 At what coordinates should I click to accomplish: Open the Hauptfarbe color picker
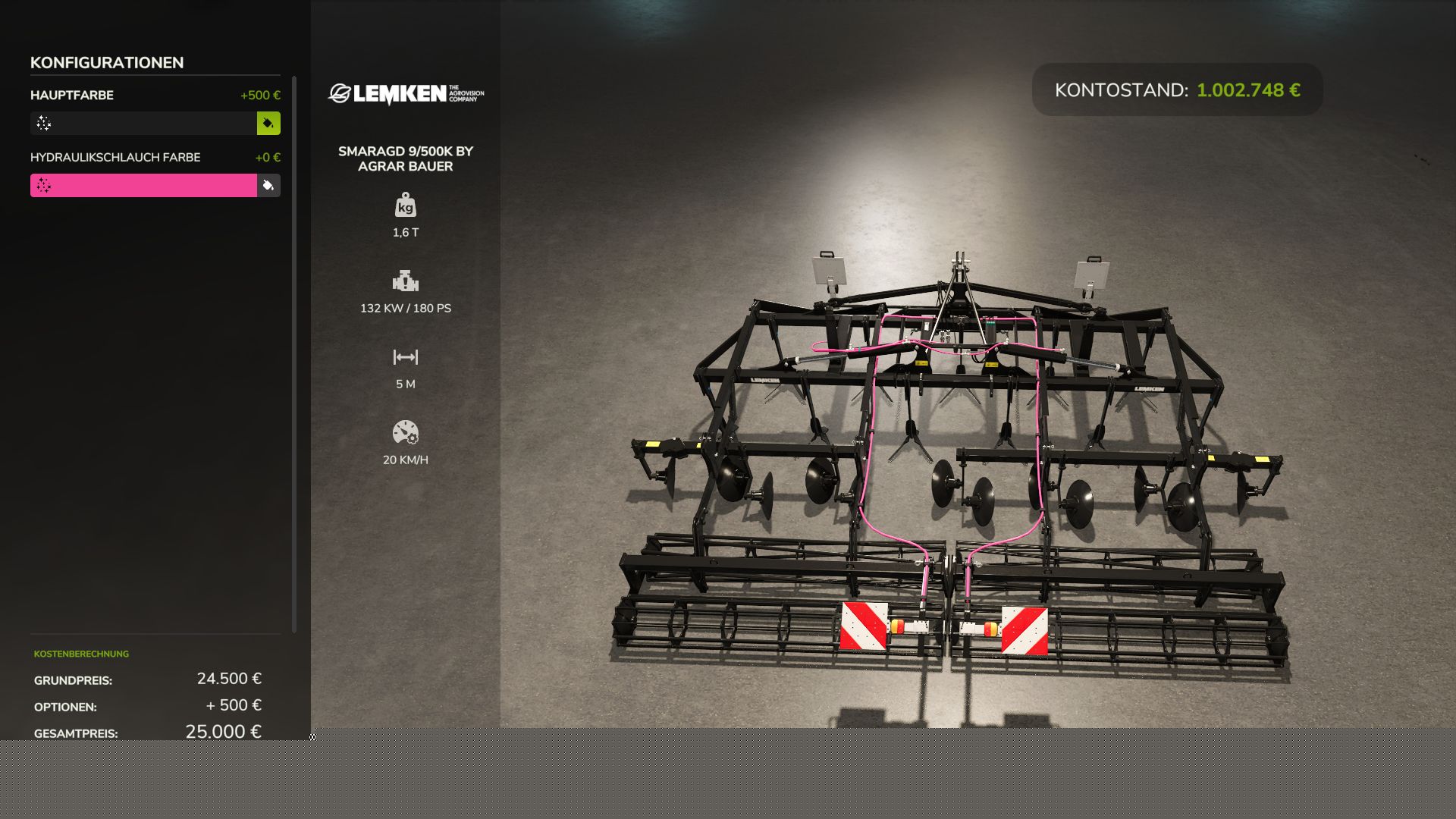tap(143, 124)
